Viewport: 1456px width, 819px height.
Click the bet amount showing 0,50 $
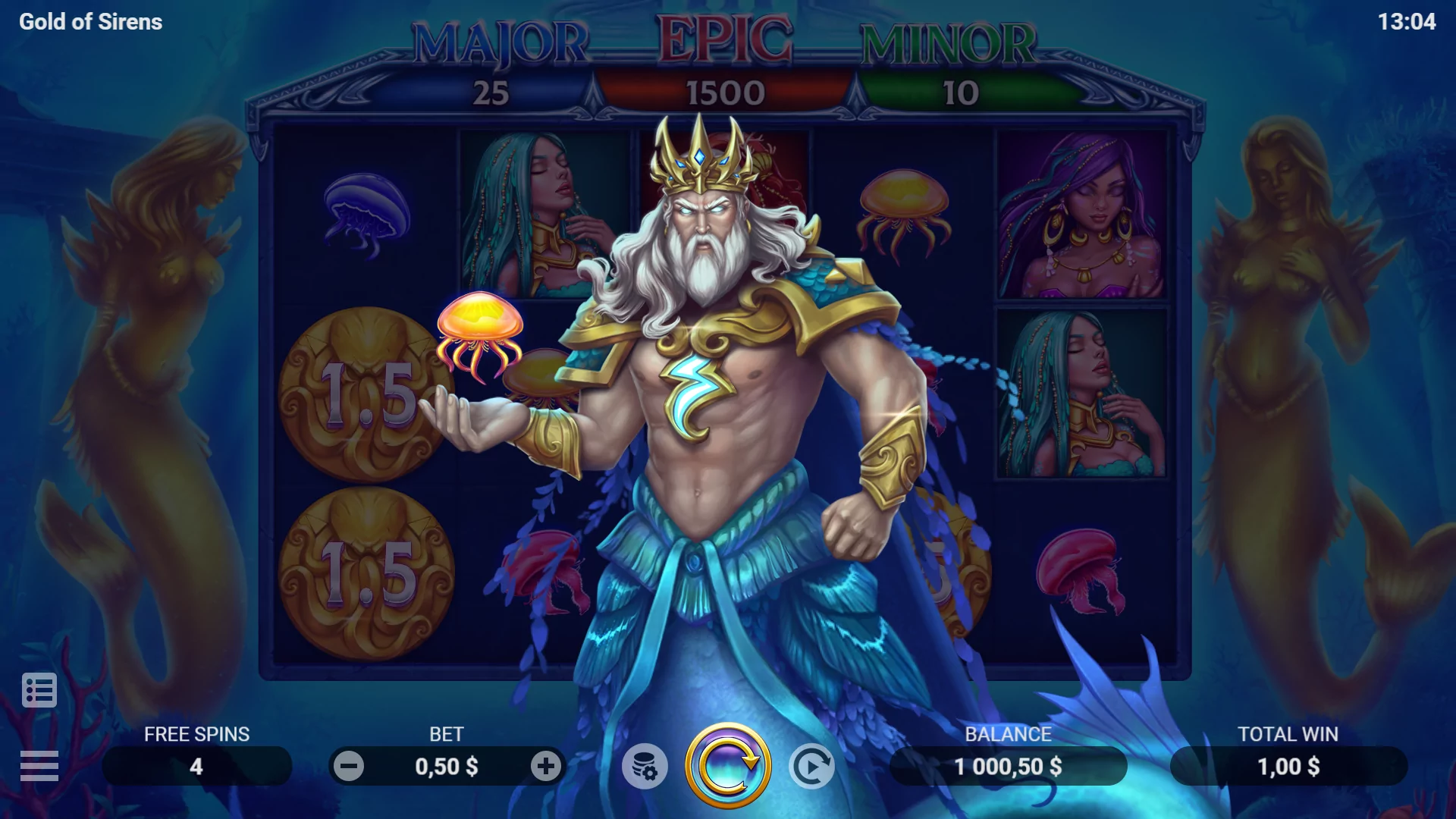447,765
